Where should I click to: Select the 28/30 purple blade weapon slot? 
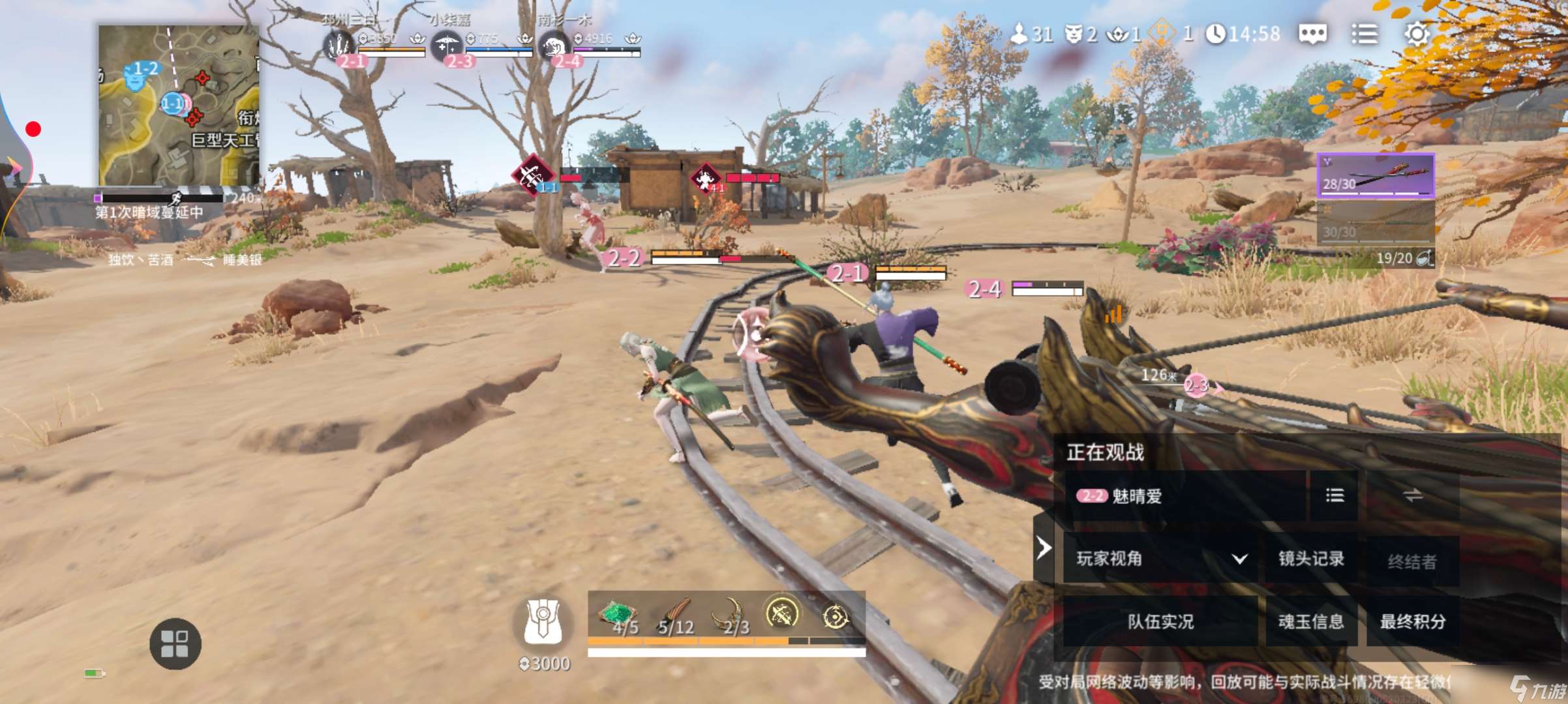pyautogui.click(x=1376, y=175)
